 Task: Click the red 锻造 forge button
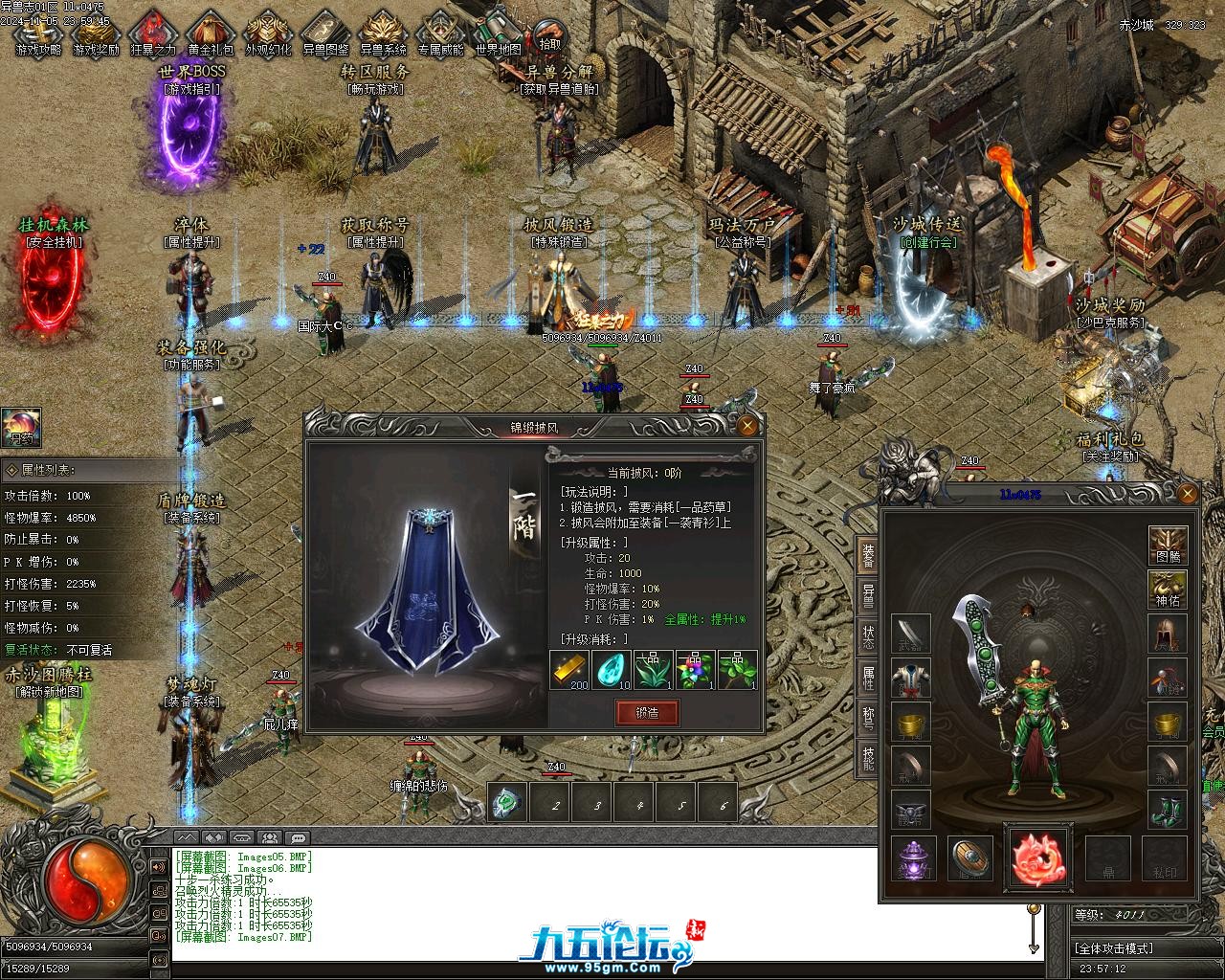click(x=647, y=712)
